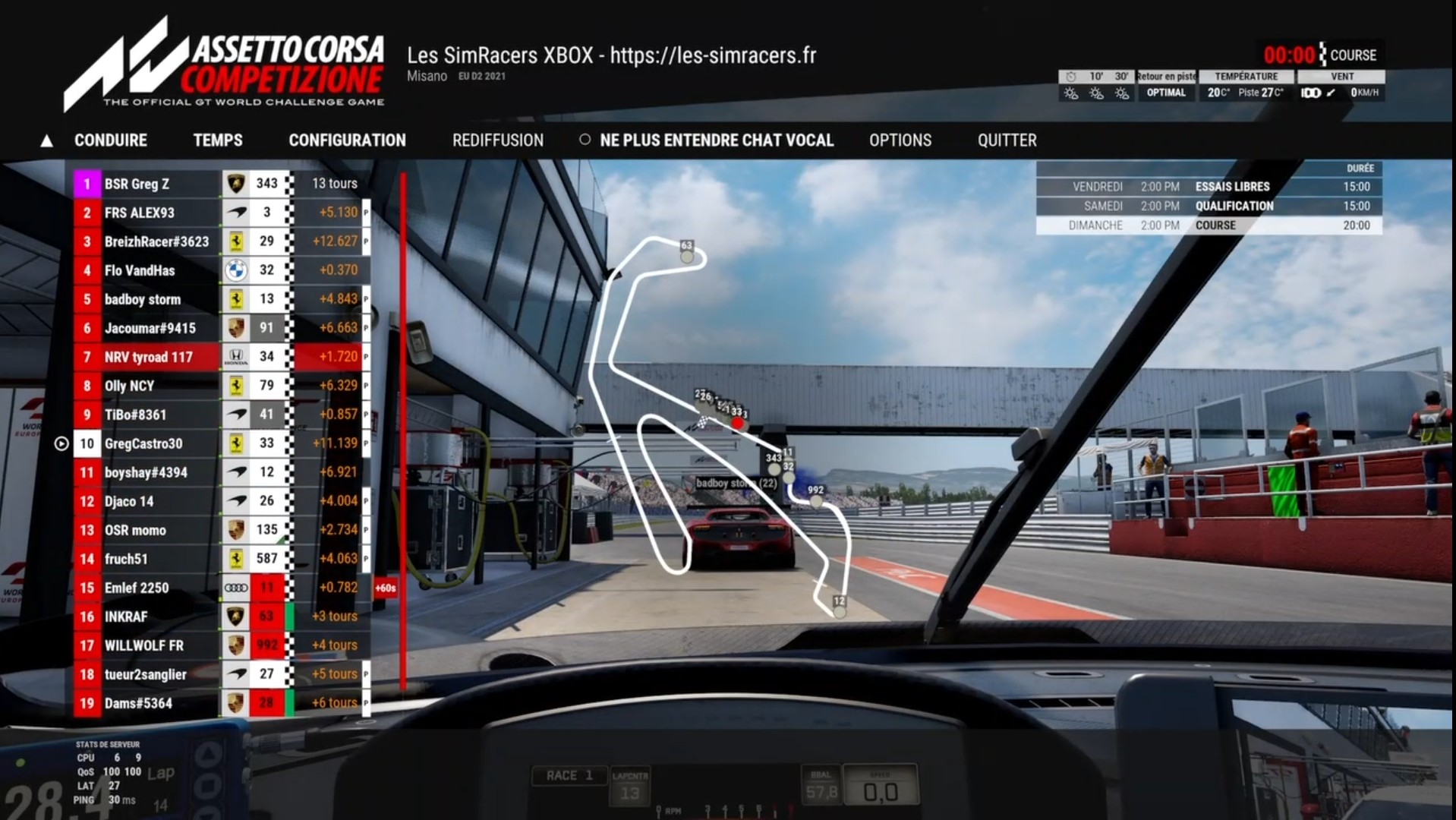Select the TEMPS menu entry

[x=218, y=140]
